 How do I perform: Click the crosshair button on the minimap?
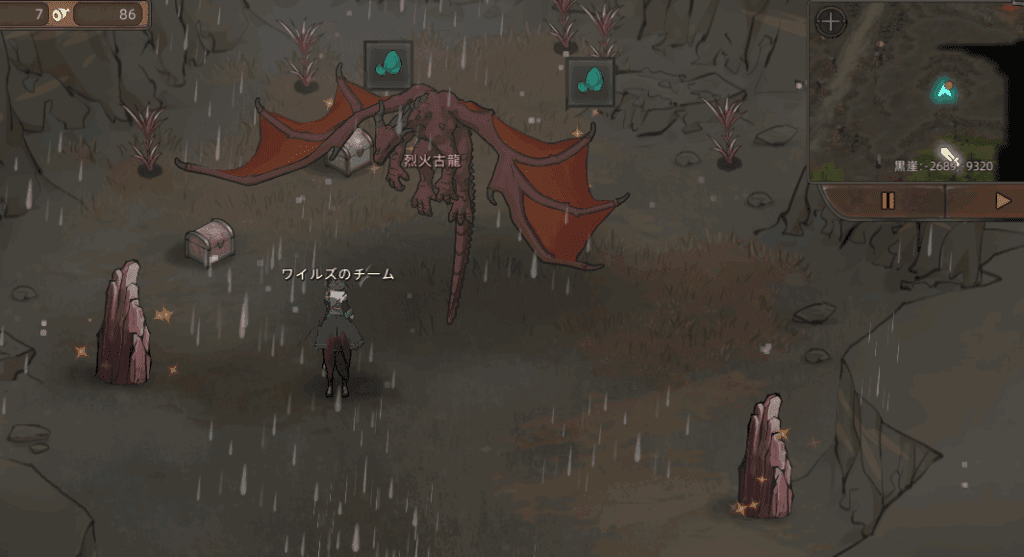831,21
